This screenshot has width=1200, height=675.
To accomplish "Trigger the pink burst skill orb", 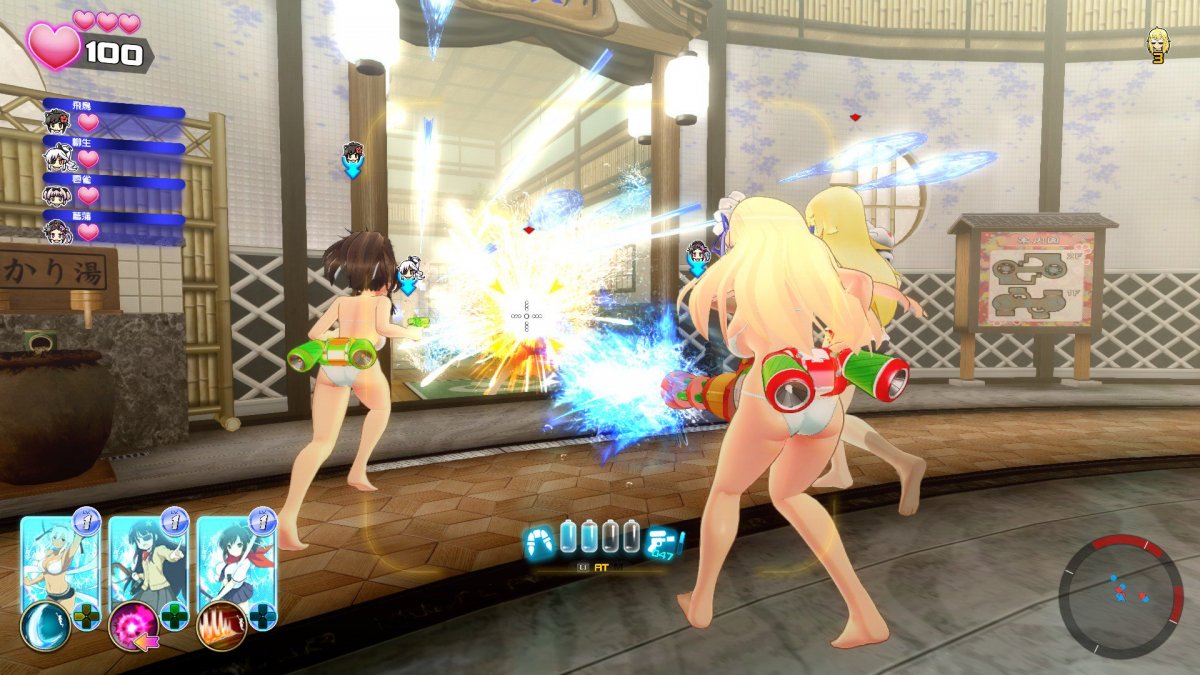I will click(132, 627).
